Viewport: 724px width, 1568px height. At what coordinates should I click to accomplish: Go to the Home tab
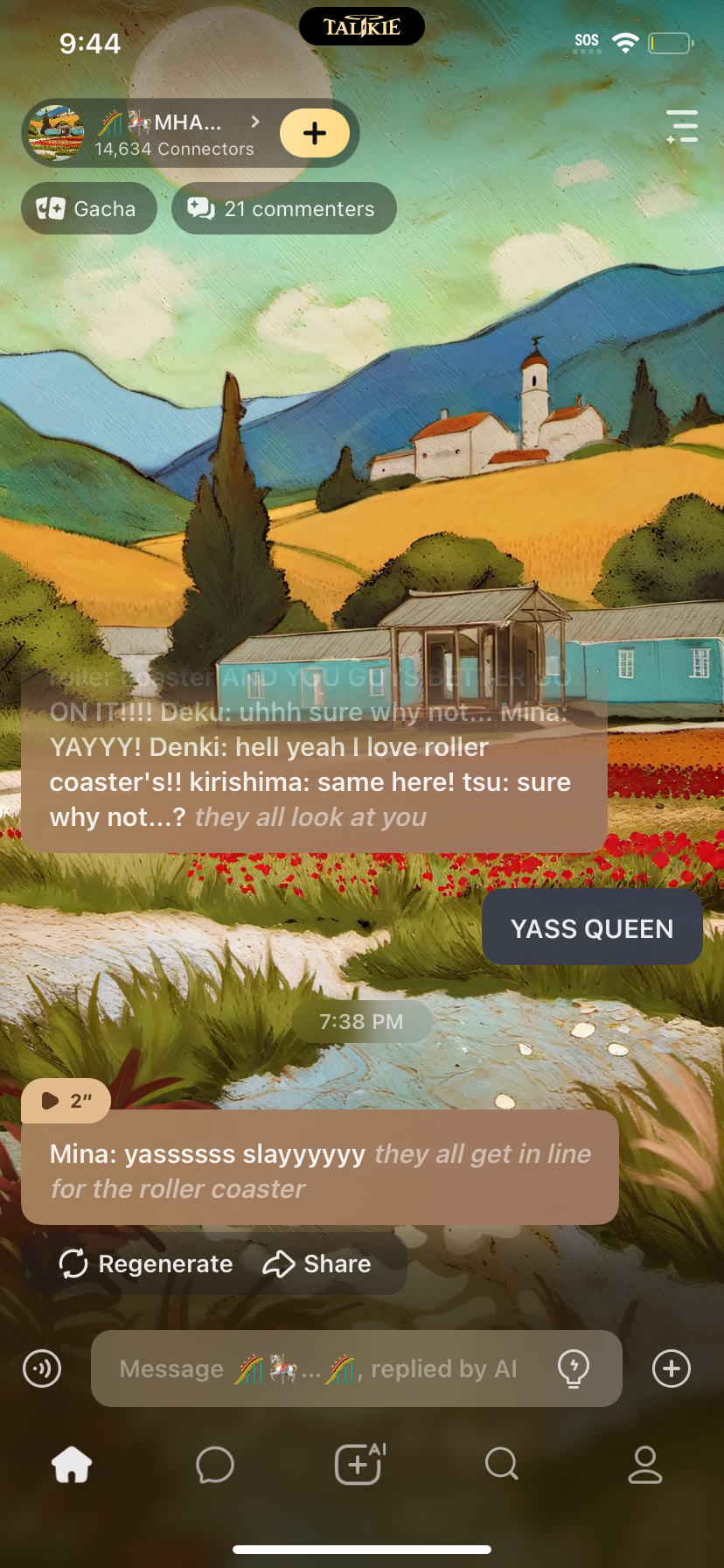(x=72, y=1464)
